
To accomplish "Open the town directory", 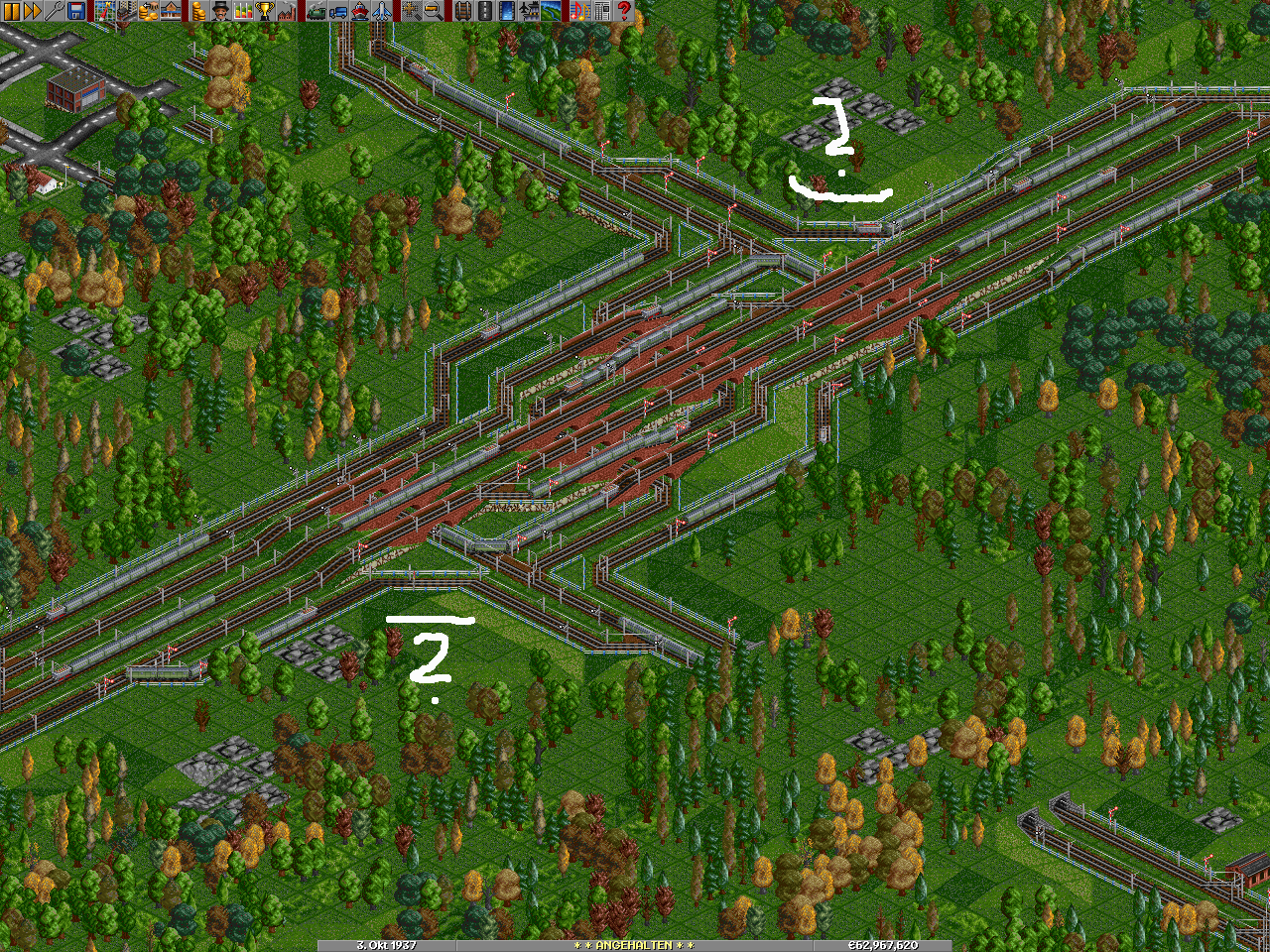I will click(x=126, y=11).
